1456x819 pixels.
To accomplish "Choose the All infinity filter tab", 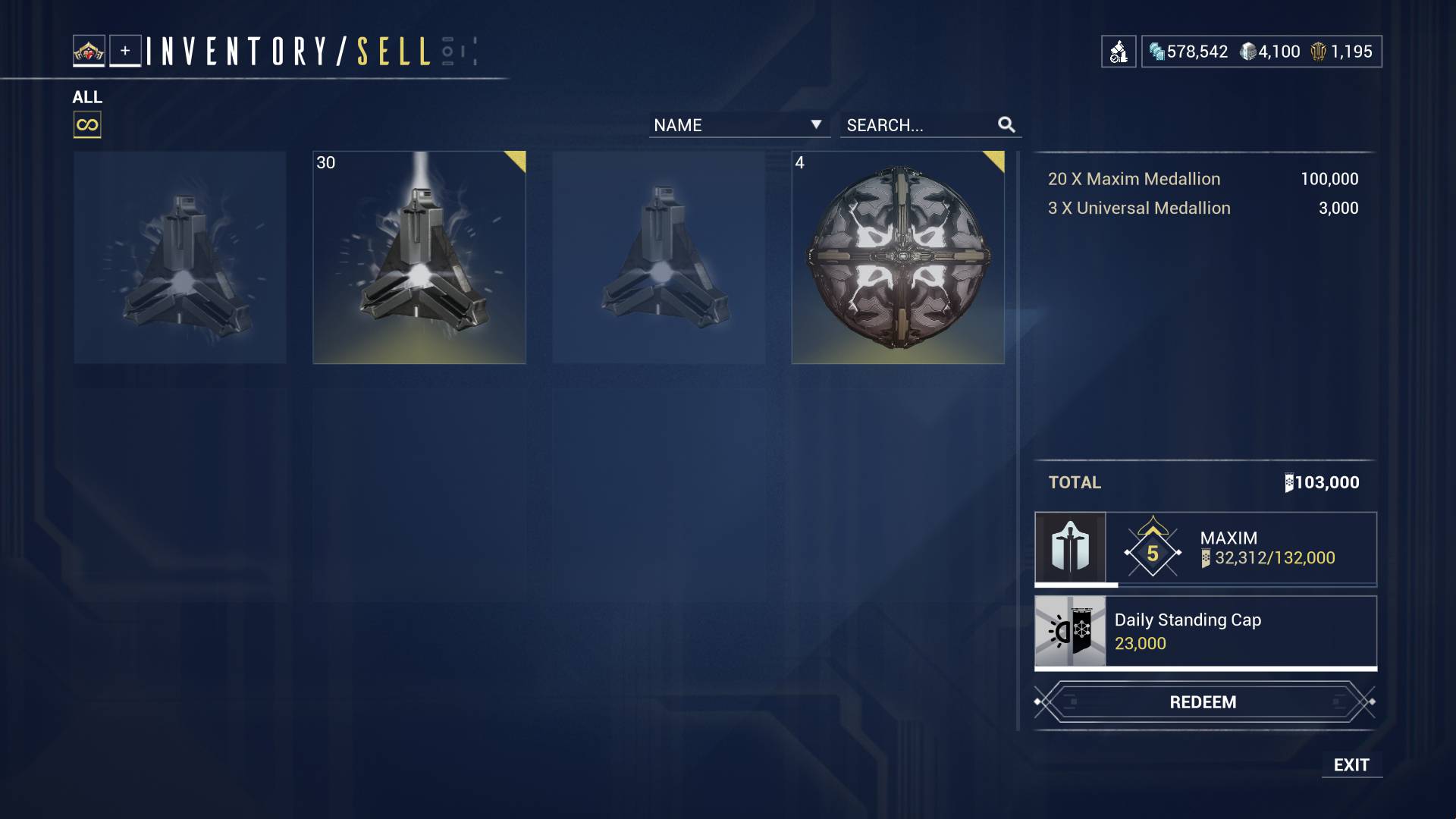I will tap(87, 125).
